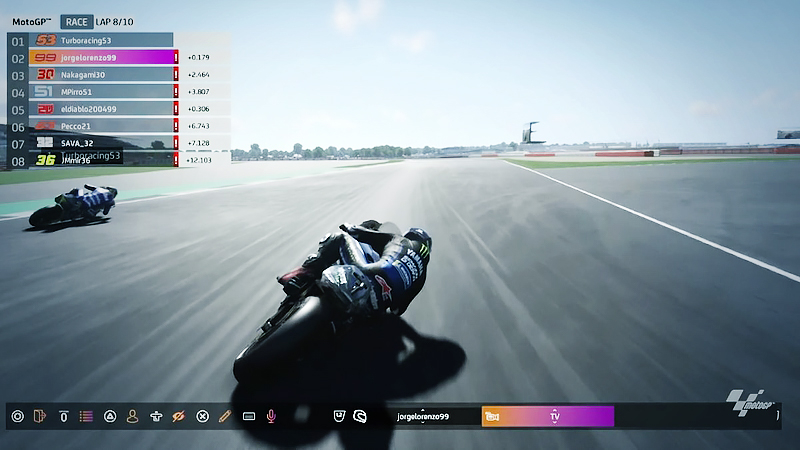800x450 pixels.
Task: Choose jorgelorenzo99's highlighted standings row
Action: (100, 57)
